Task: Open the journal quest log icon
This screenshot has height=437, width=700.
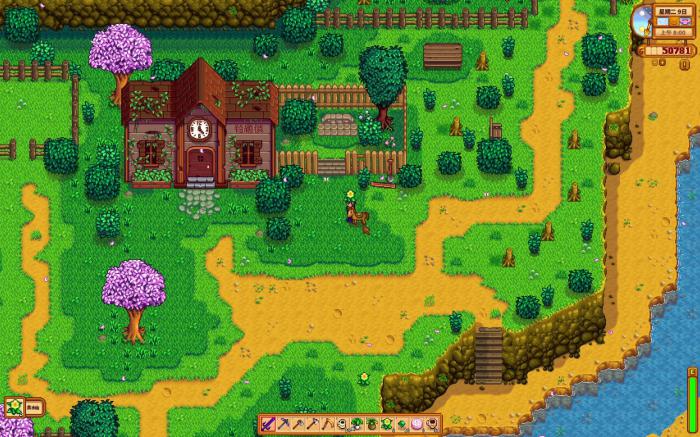Action: pyautogui.click(x=685, y=64)
